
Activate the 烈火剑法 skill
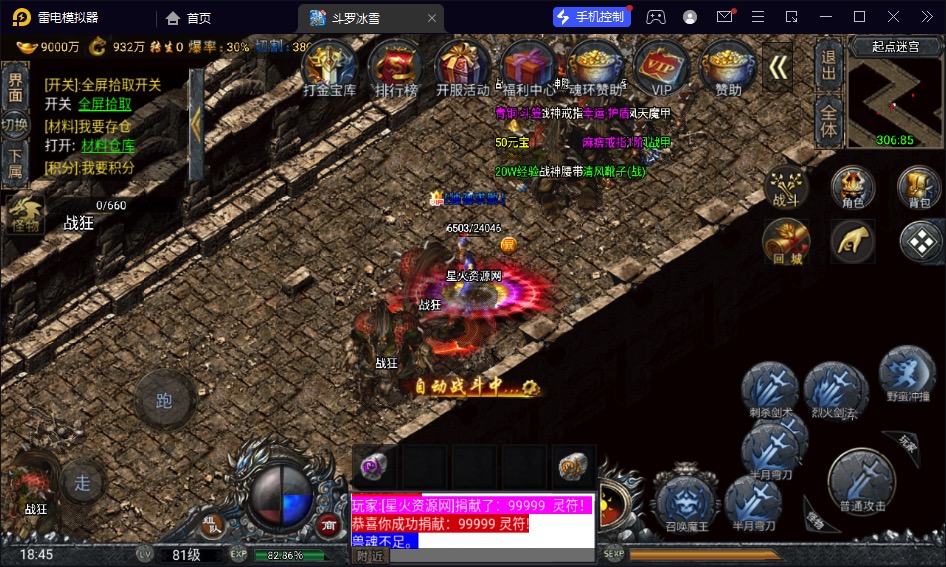tap(832, 389)
